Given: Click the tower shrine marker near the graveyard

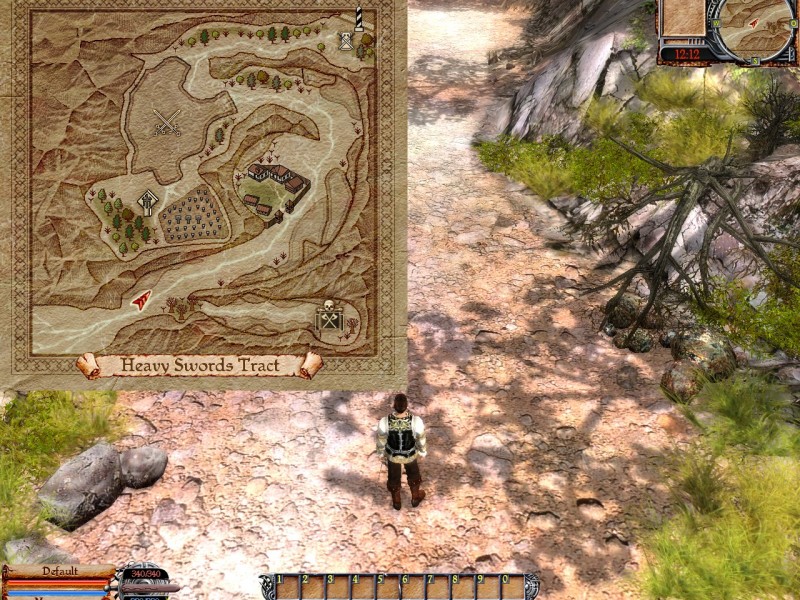Looking at the screenshot, I should (148, 202).
